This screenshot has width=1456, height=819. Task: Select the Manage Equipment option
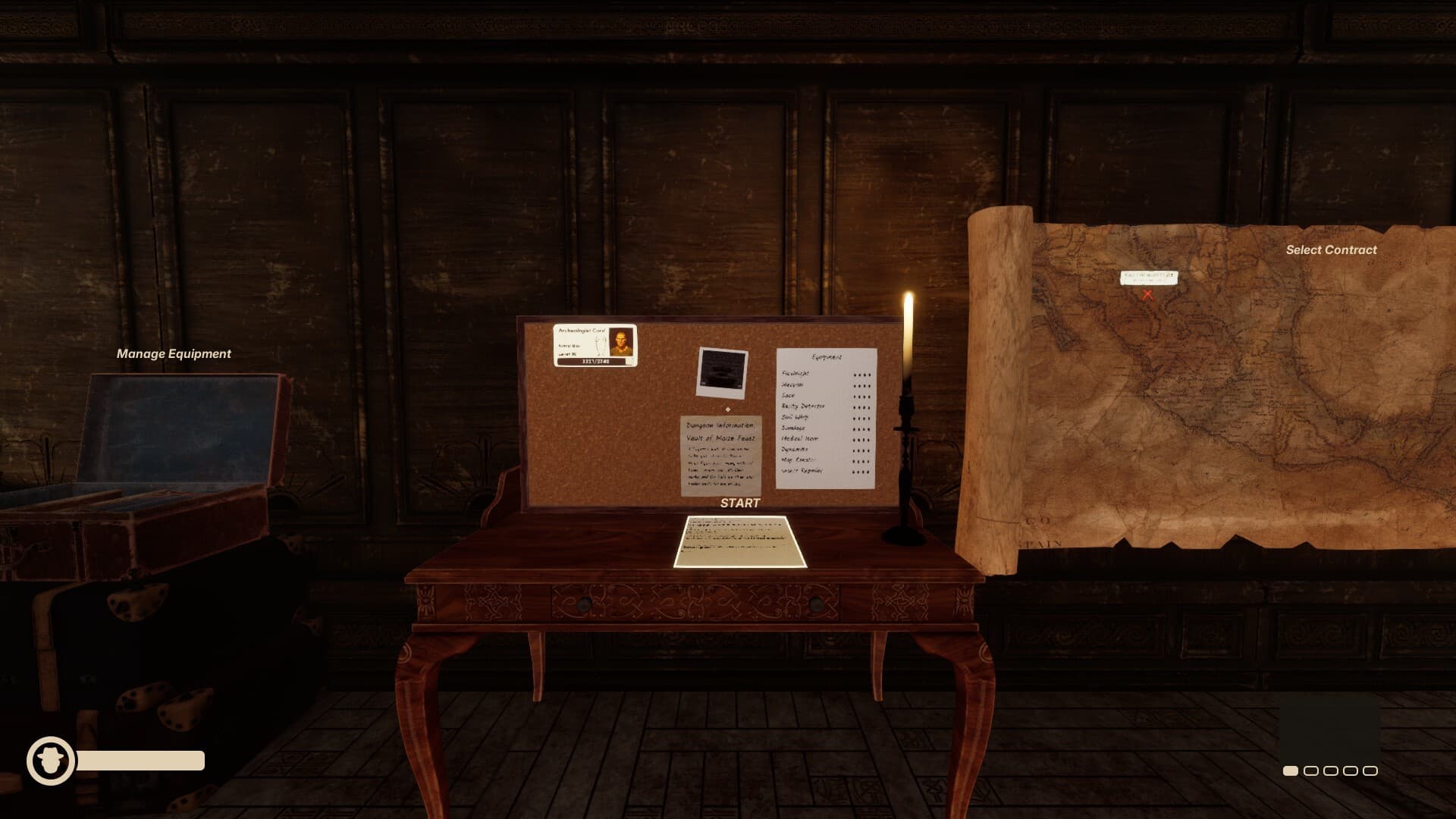coord(174,353)
